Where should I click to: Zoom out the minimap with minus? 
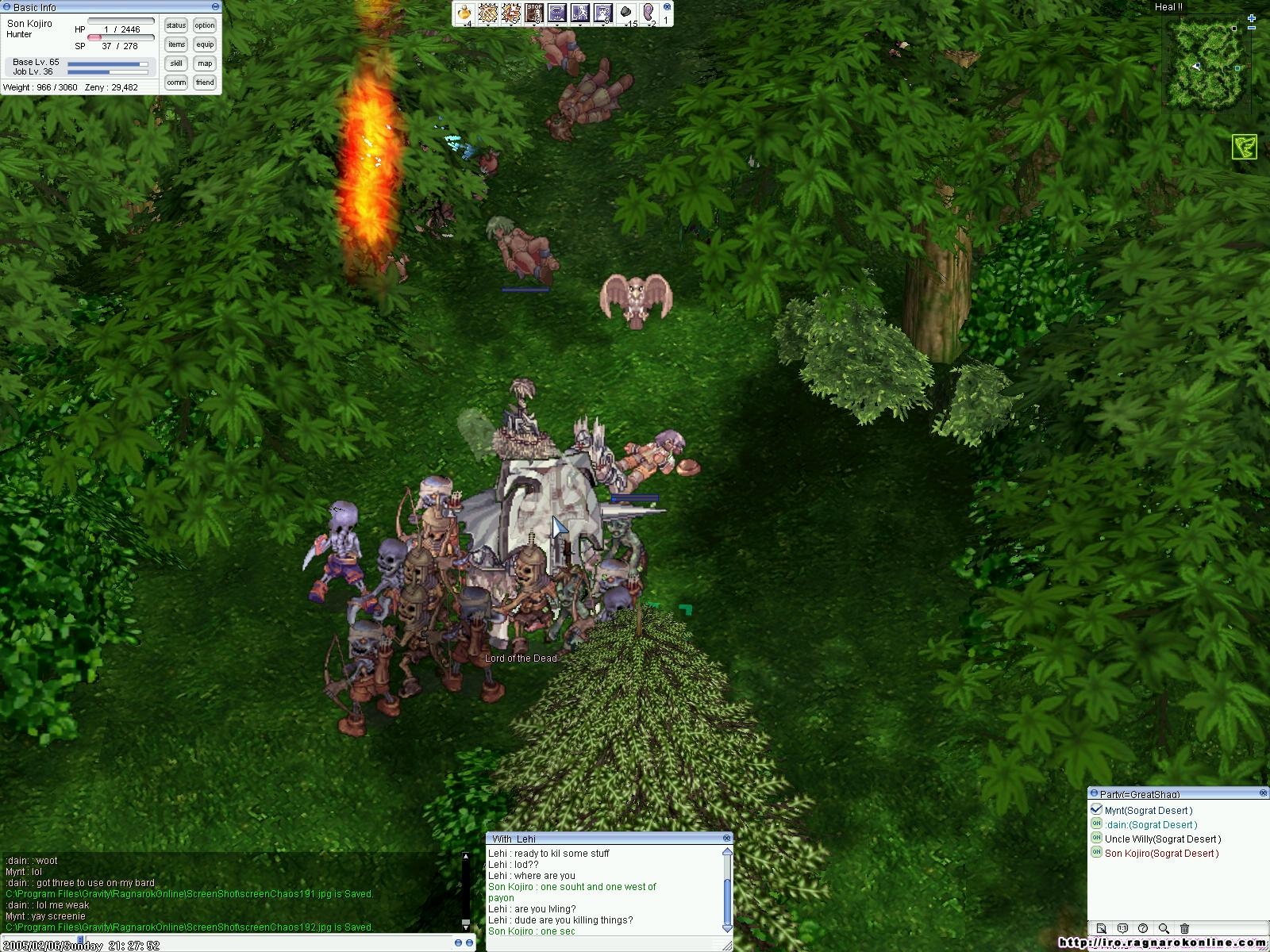click(x=1252, y=29)
